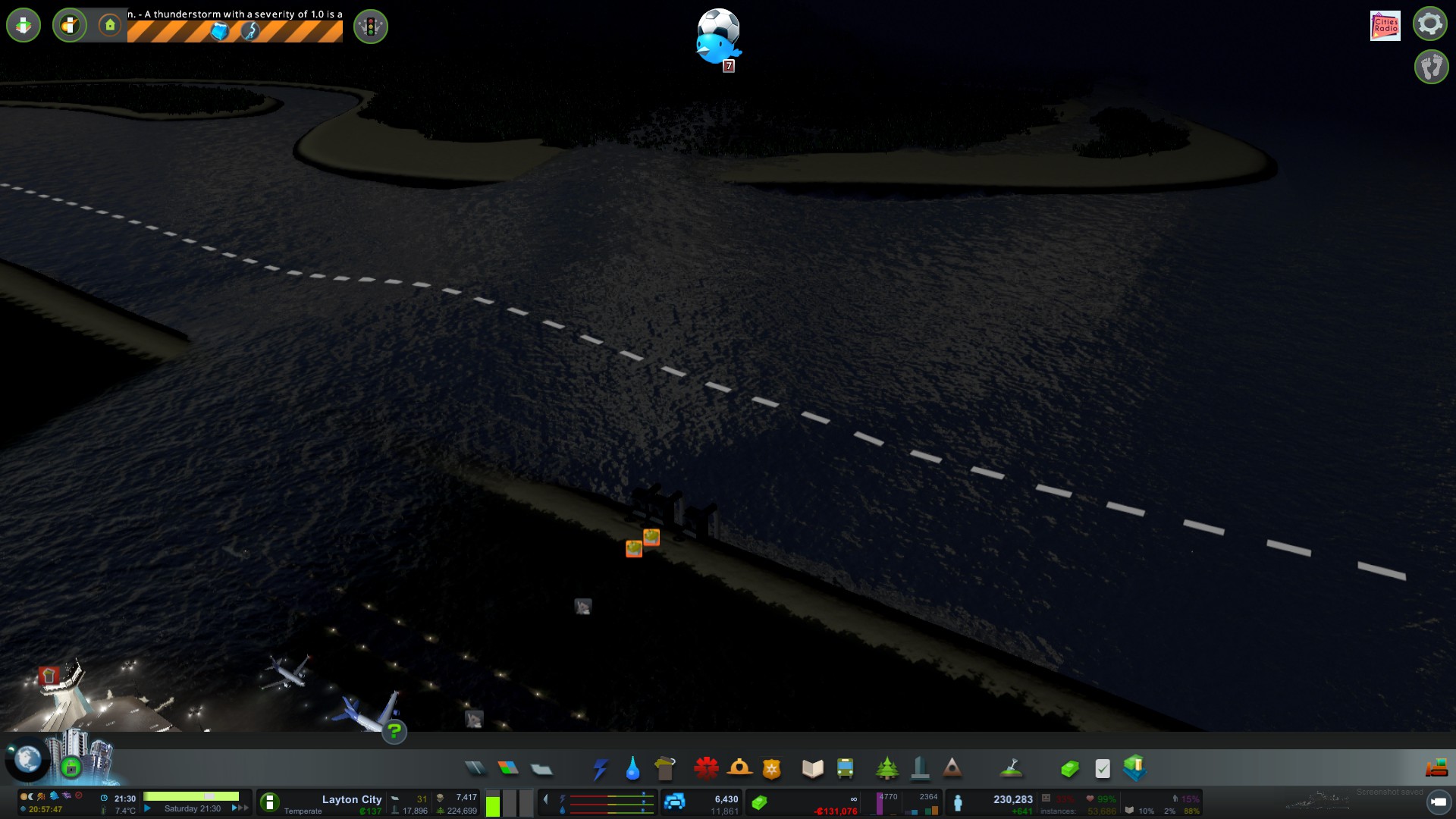Open the Police badge menu
This screenshot has width=1456, height=819.
click(771, 769)
